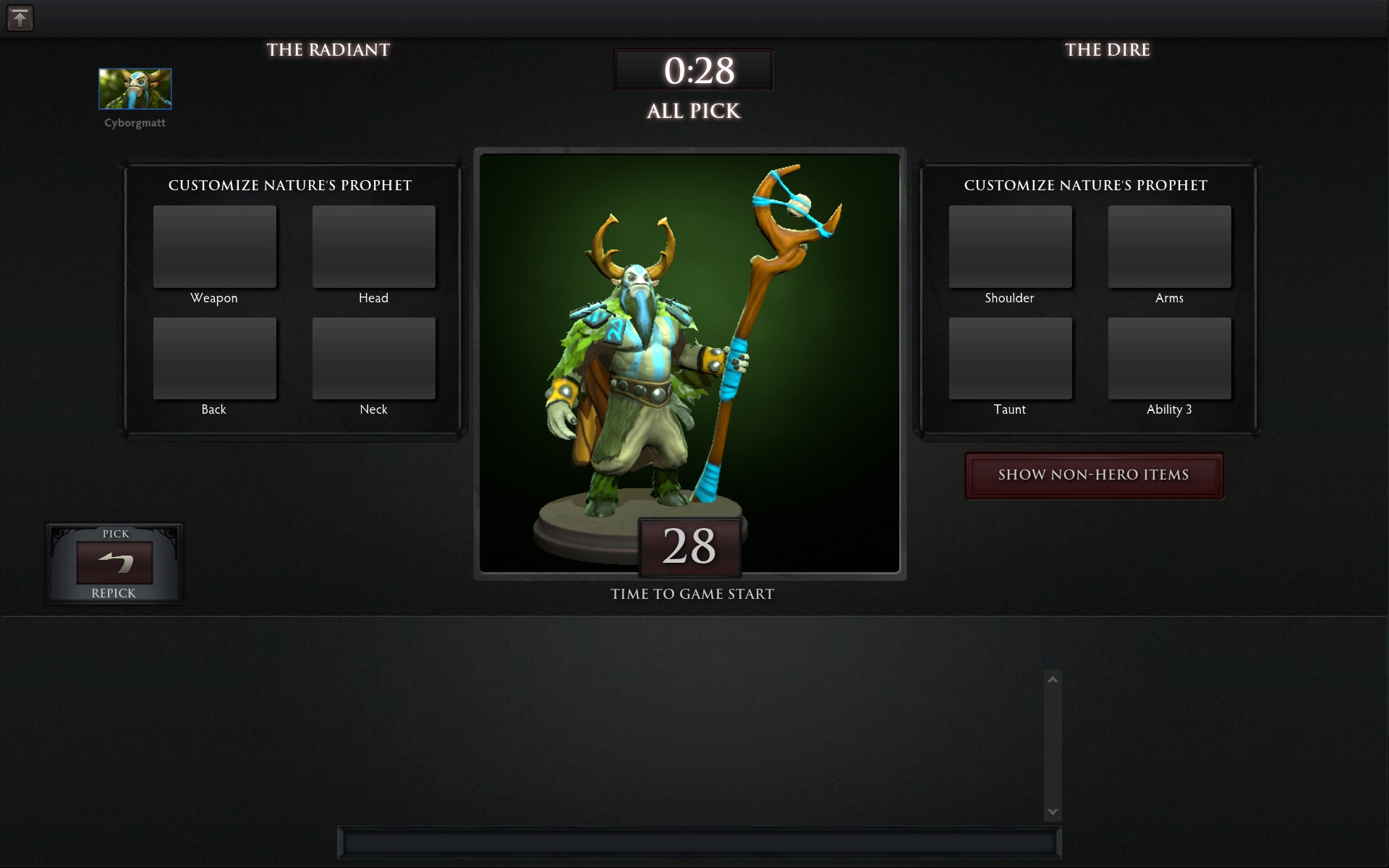Click the All Pick mode label
Viewport: 1389px width, 868px height.
tap(693, 111)
